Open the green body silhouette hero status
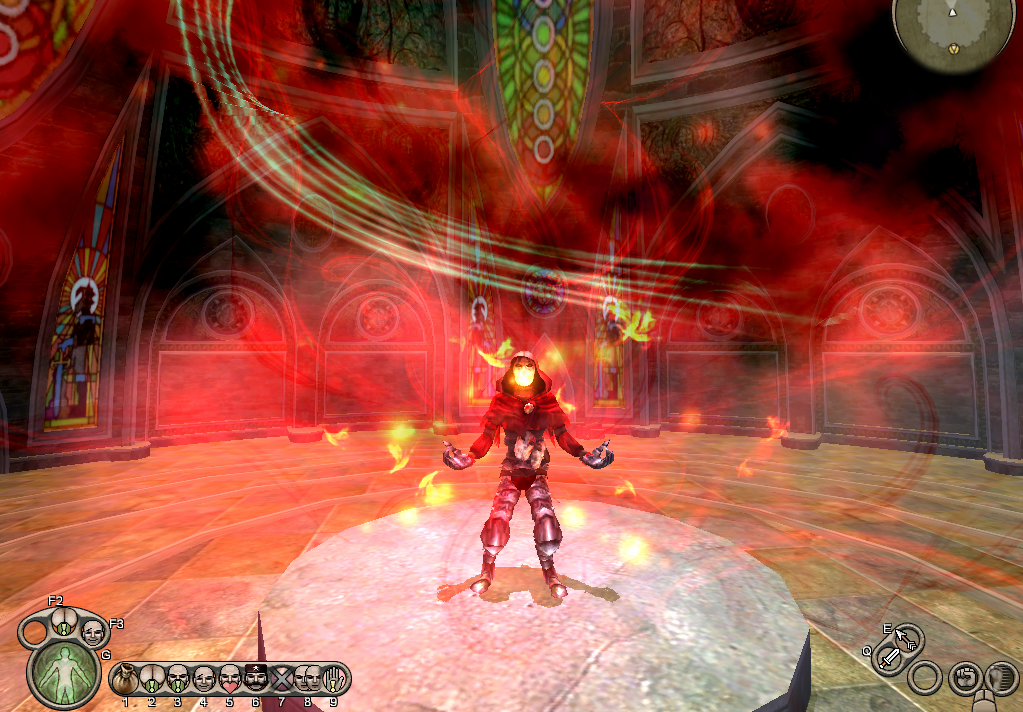 (x=62, y=672)
